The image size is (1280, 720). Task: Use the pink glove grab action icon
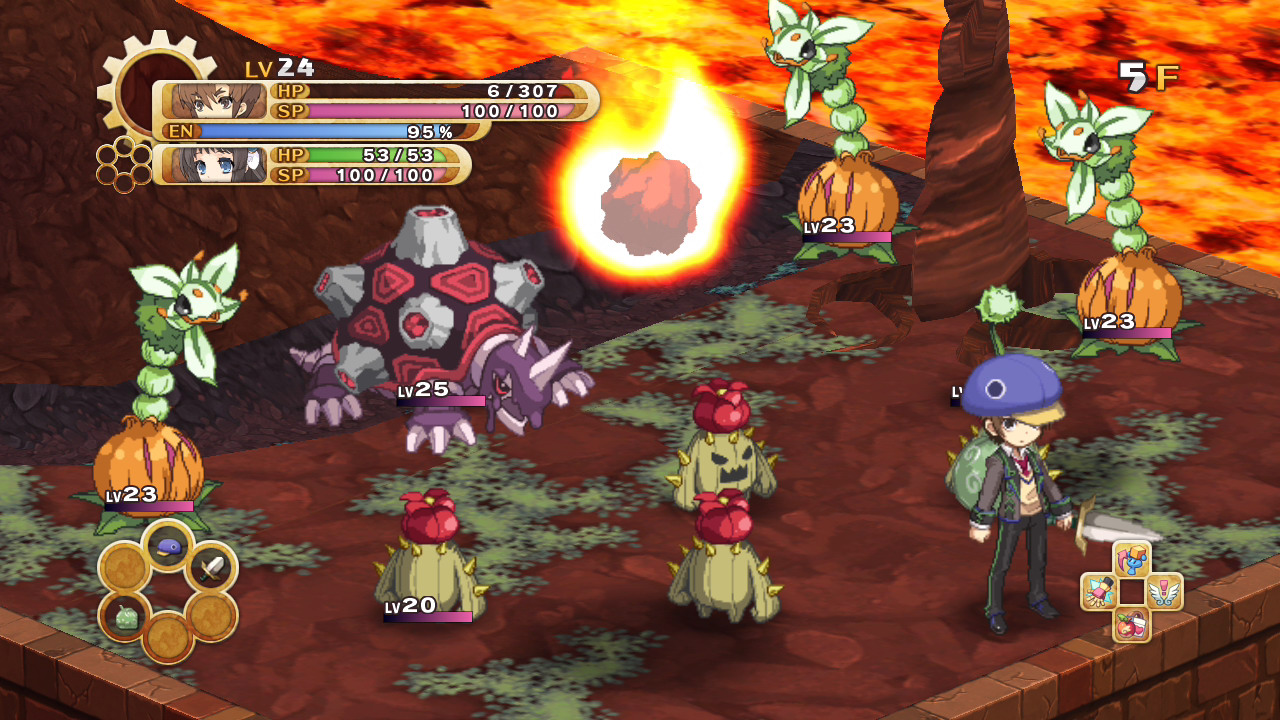tap(1100, 592)
